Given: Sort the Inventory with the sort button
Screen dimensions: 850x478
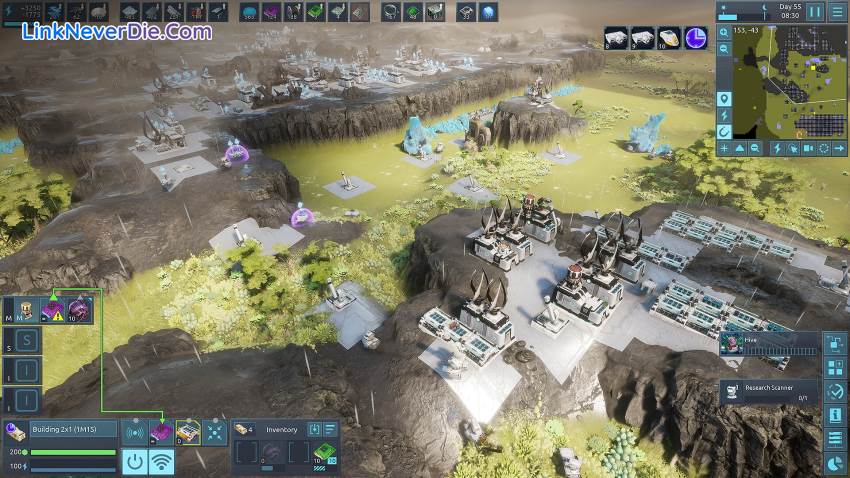Looking at the screenshot, I should pyautogui.click(x=329, y=428).
